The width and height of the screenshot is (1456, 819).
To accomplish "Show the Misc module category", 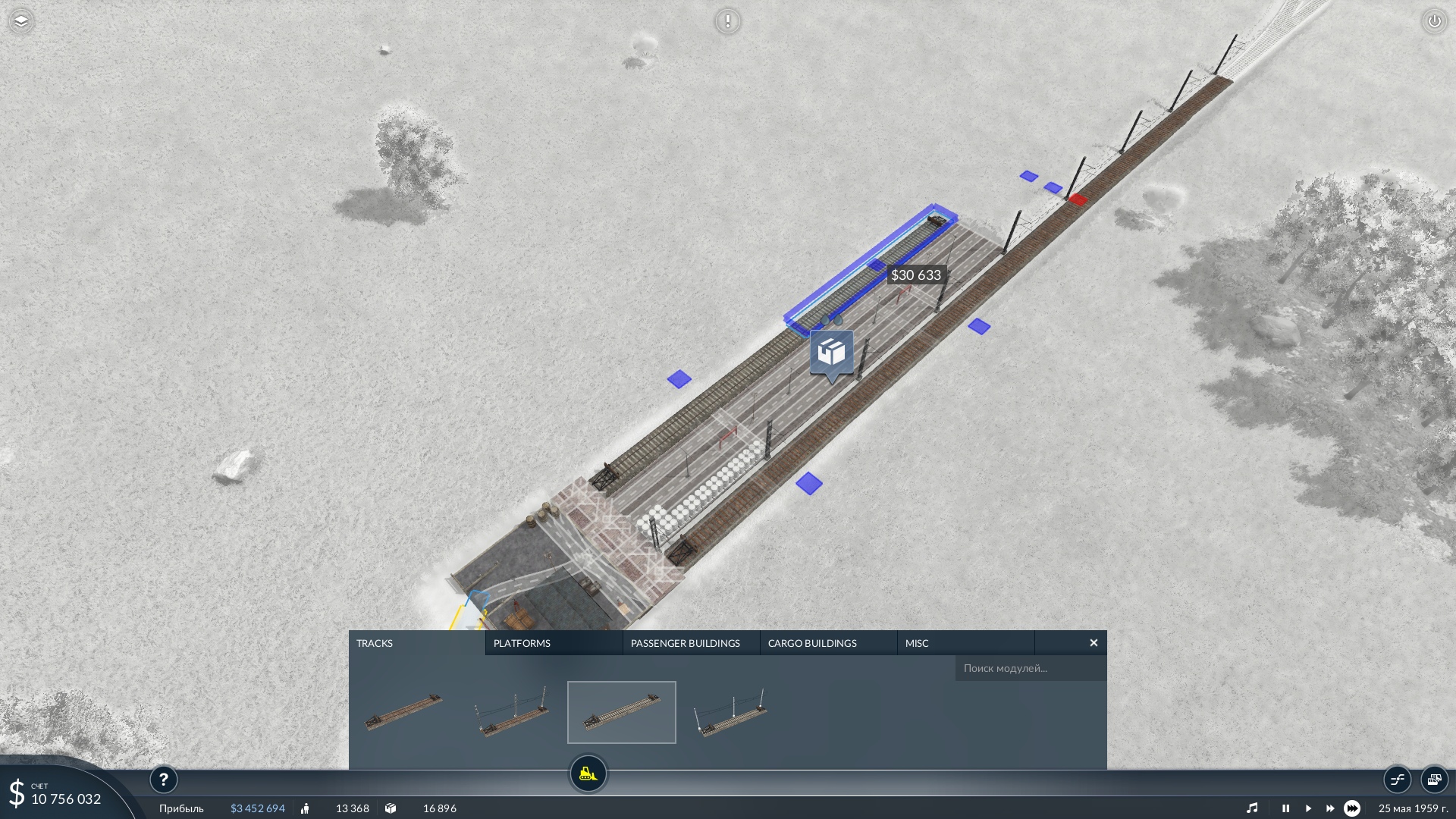I will tap(965, 643).
